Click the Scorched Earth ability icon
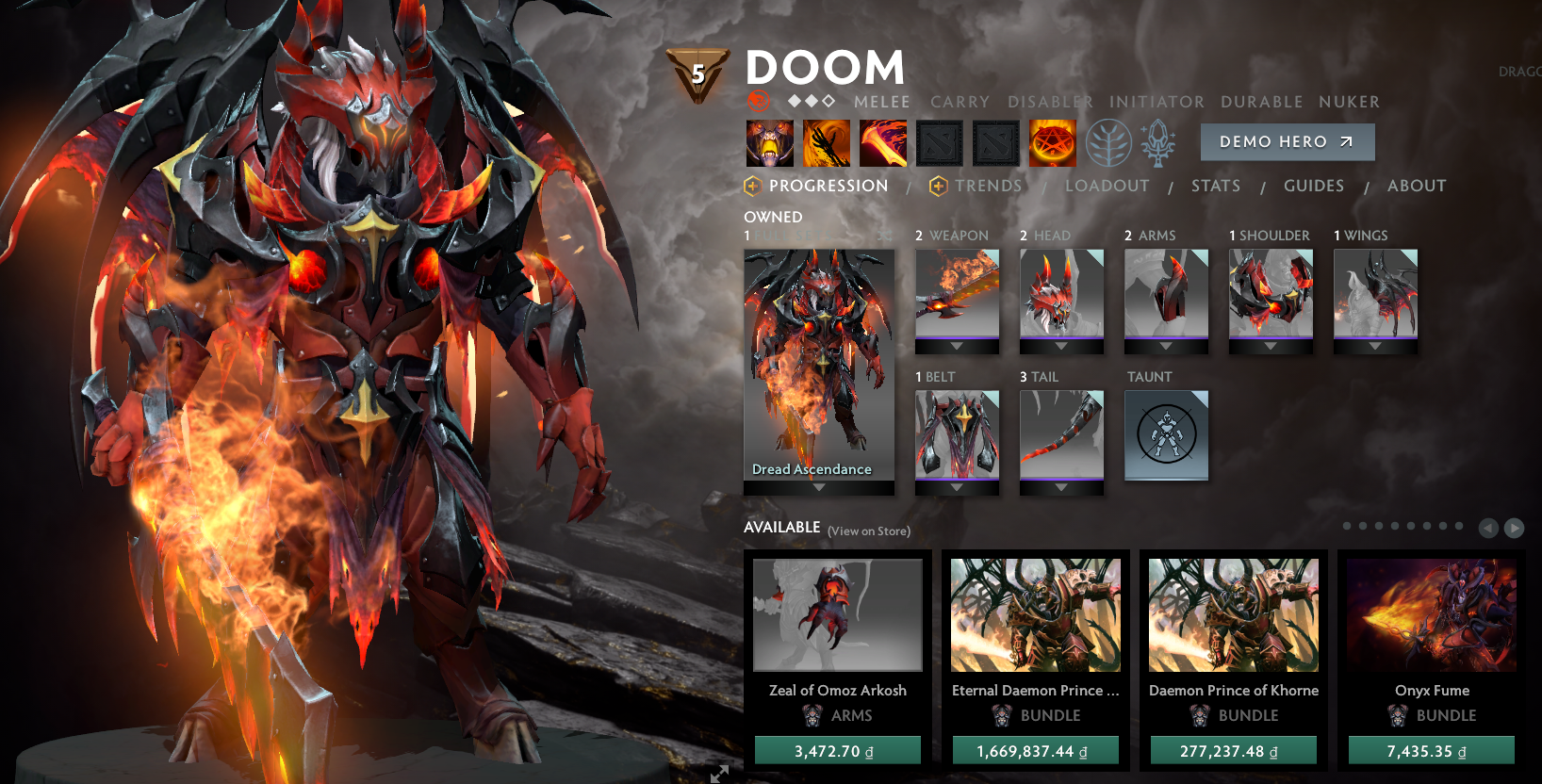 tap(826, 142)
